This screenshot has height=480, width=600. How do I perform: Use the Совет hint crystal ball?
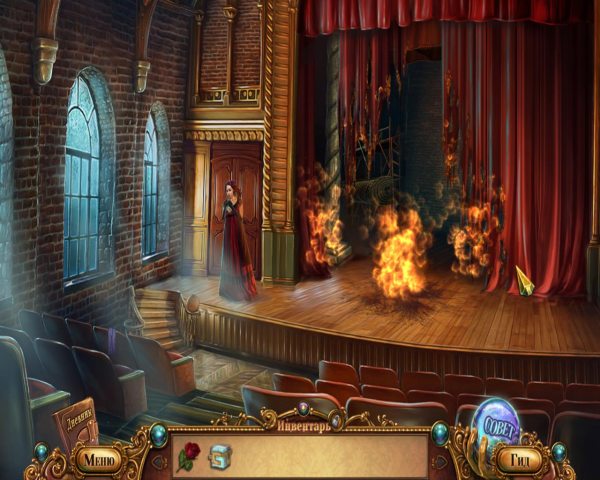499,421
